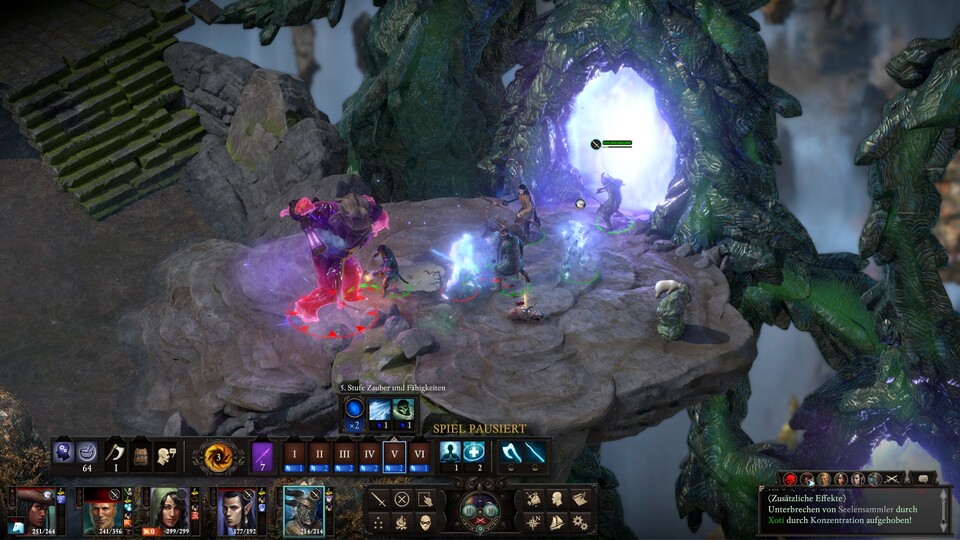This screenshot has height=540, width=960.
Task: Open spell level I abilities
Action: coord(294,453)
